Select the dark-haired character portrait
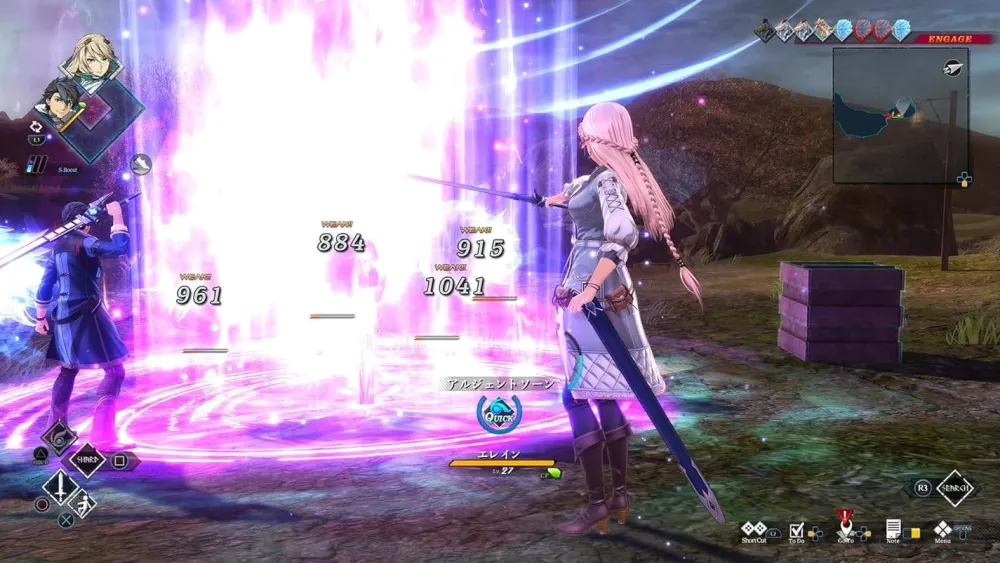Image resolution: width=1000 pixels, height=563 pixels. [x=60, y=103]
